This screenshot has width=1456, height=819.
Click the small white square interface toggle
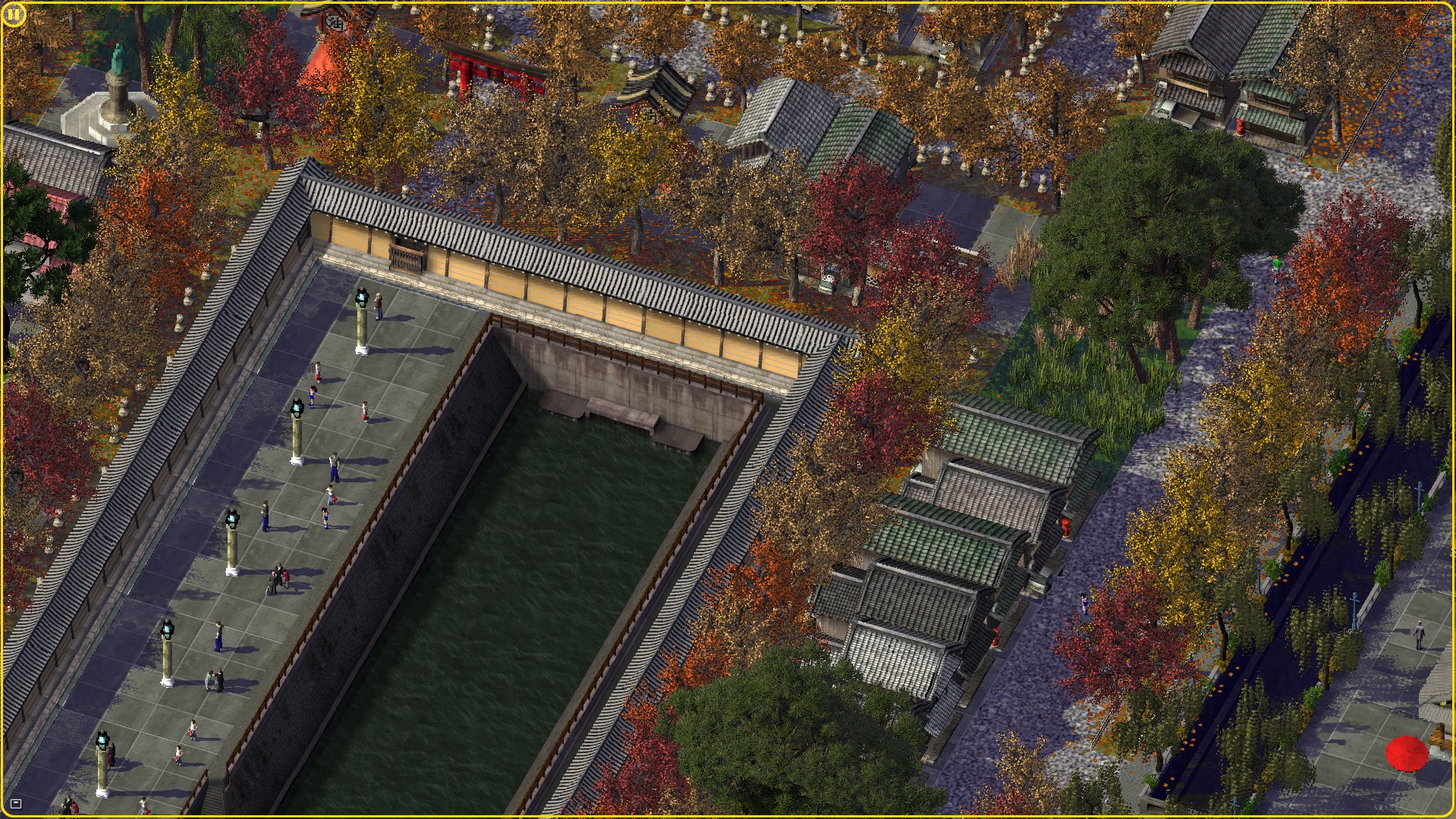coord(16,804)
